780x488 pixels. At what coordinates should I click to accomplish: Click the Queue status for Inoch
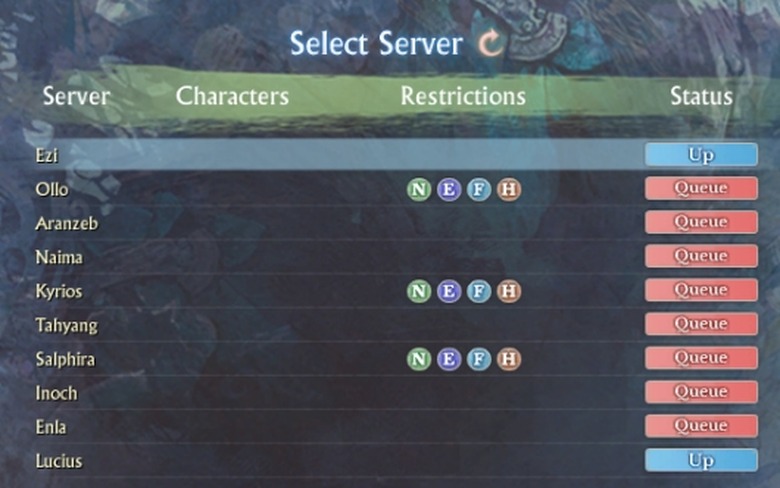701,392
